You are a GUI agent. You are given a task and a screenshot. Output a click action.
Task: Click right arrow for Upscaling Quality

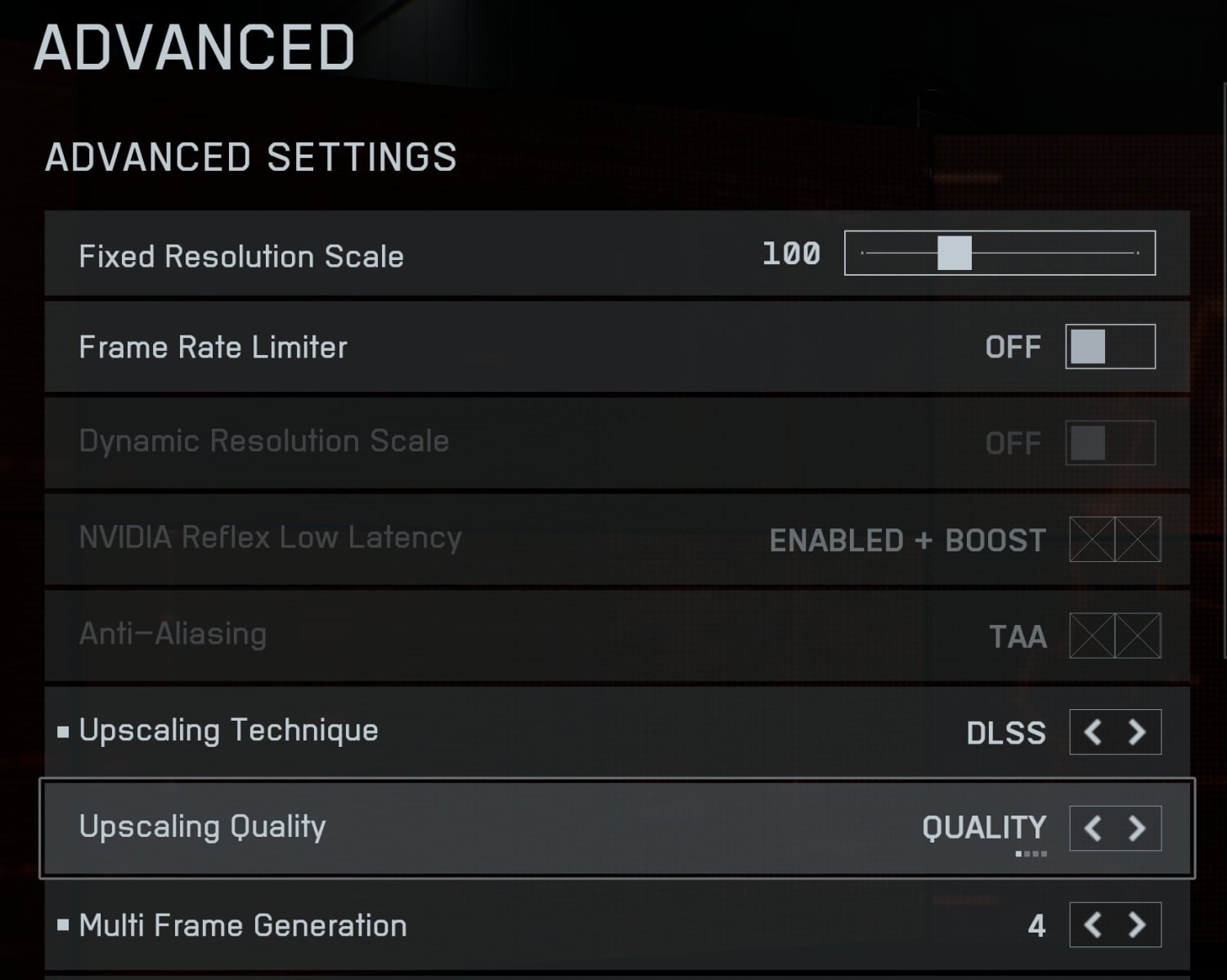click(1137, 828)
